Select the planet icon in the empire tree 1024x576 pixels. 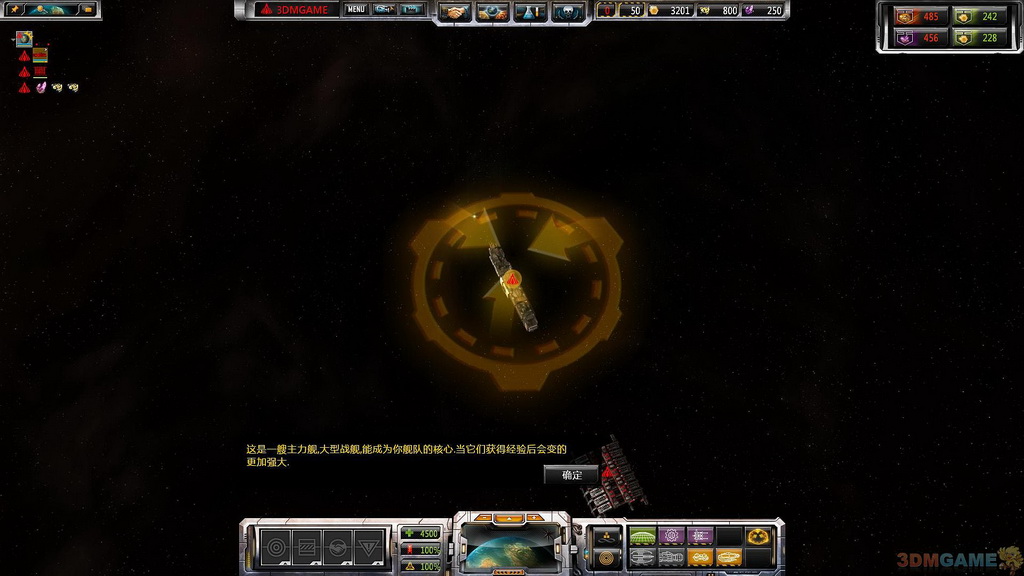coord(24,40)
